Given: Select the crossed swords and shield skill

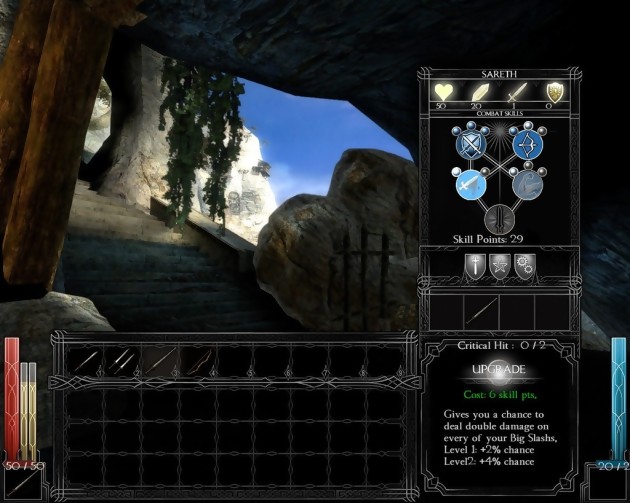Looking at the screenshot, I should (x=469, y=145).
